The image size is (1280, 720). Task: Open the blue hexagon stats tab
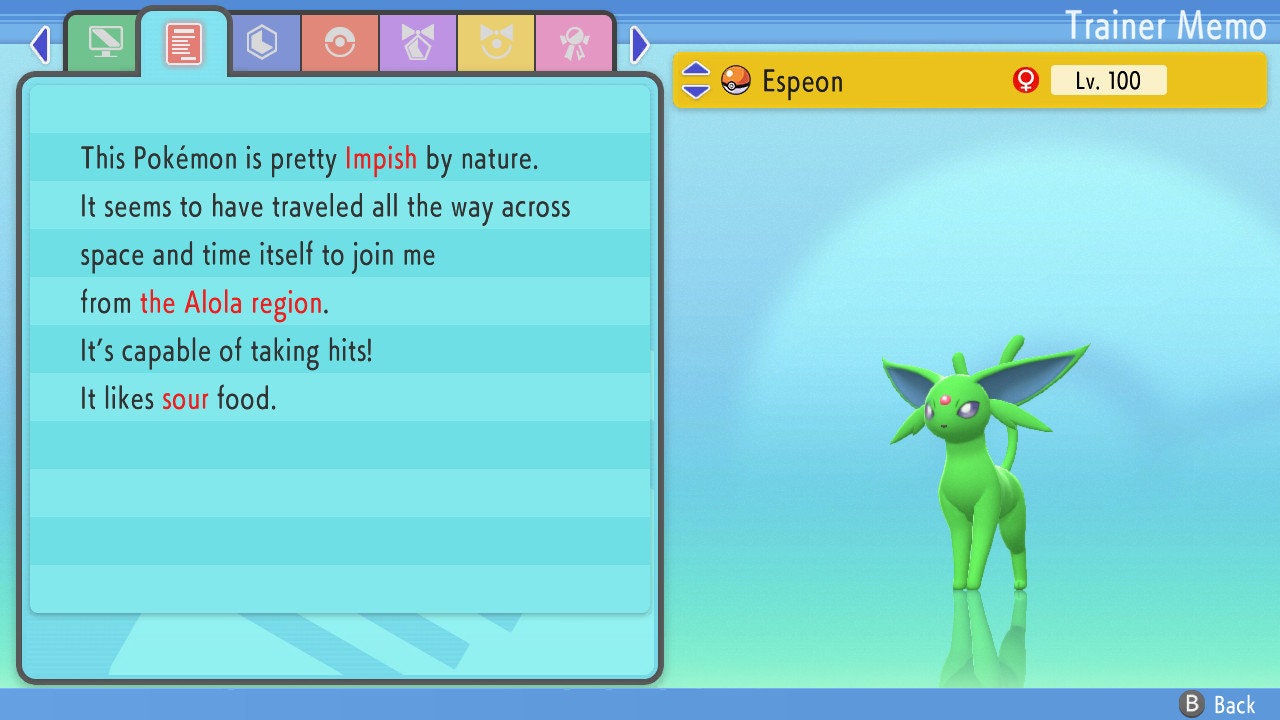pyautogui.click(x=262, y=43)
